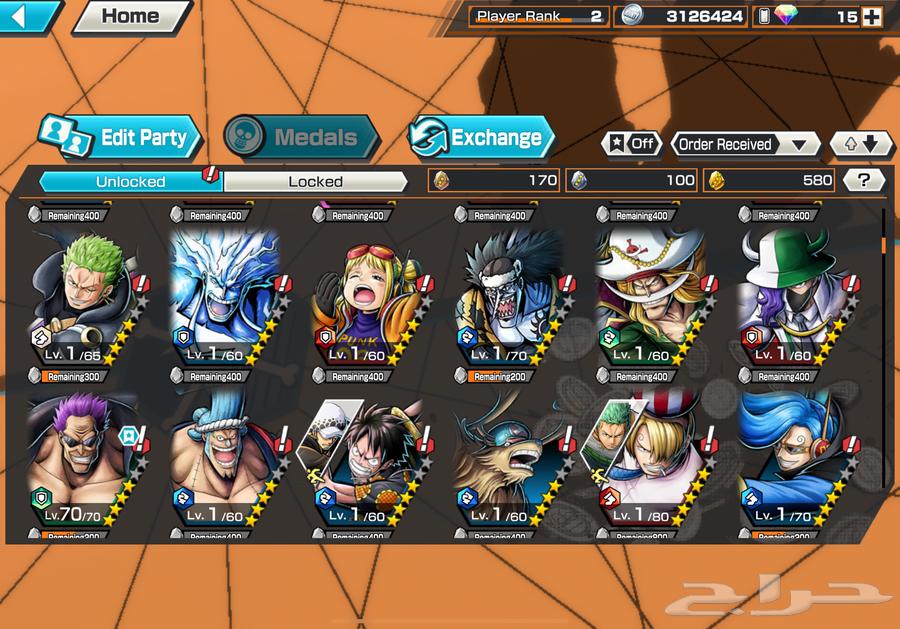Toggle the favorites star filter Off button
This screenshot has height=629, width=900.
(631, 144)
